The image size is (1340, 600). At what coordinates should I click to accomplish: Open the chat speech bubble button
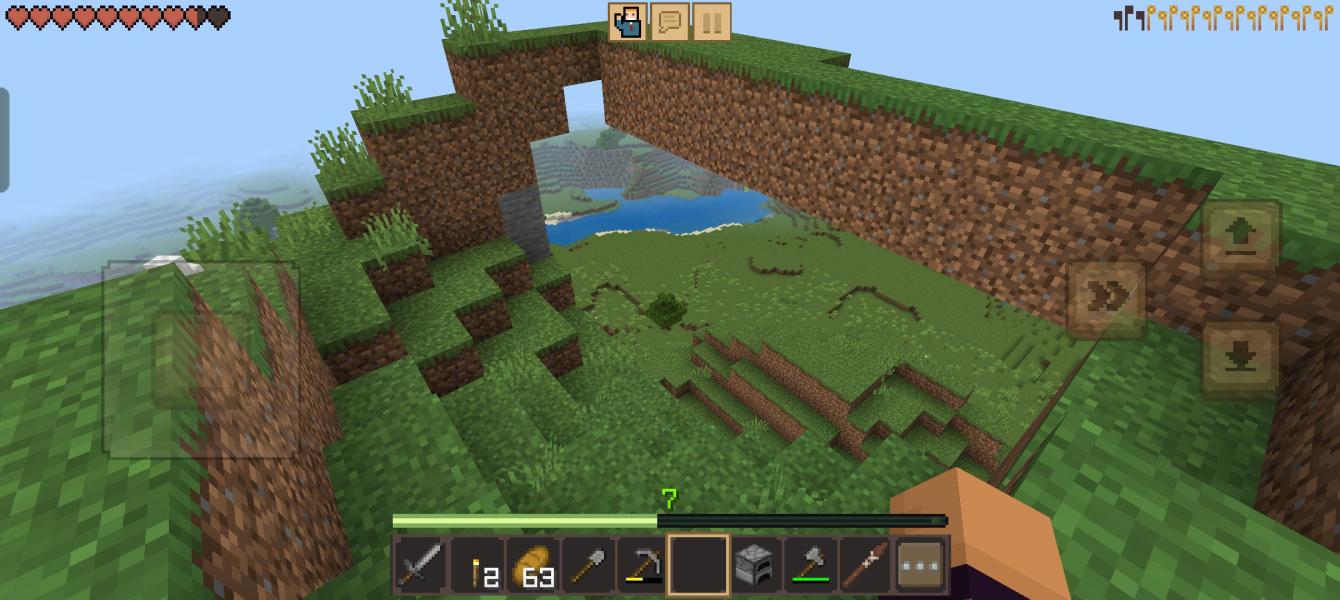tap(670, 22)
